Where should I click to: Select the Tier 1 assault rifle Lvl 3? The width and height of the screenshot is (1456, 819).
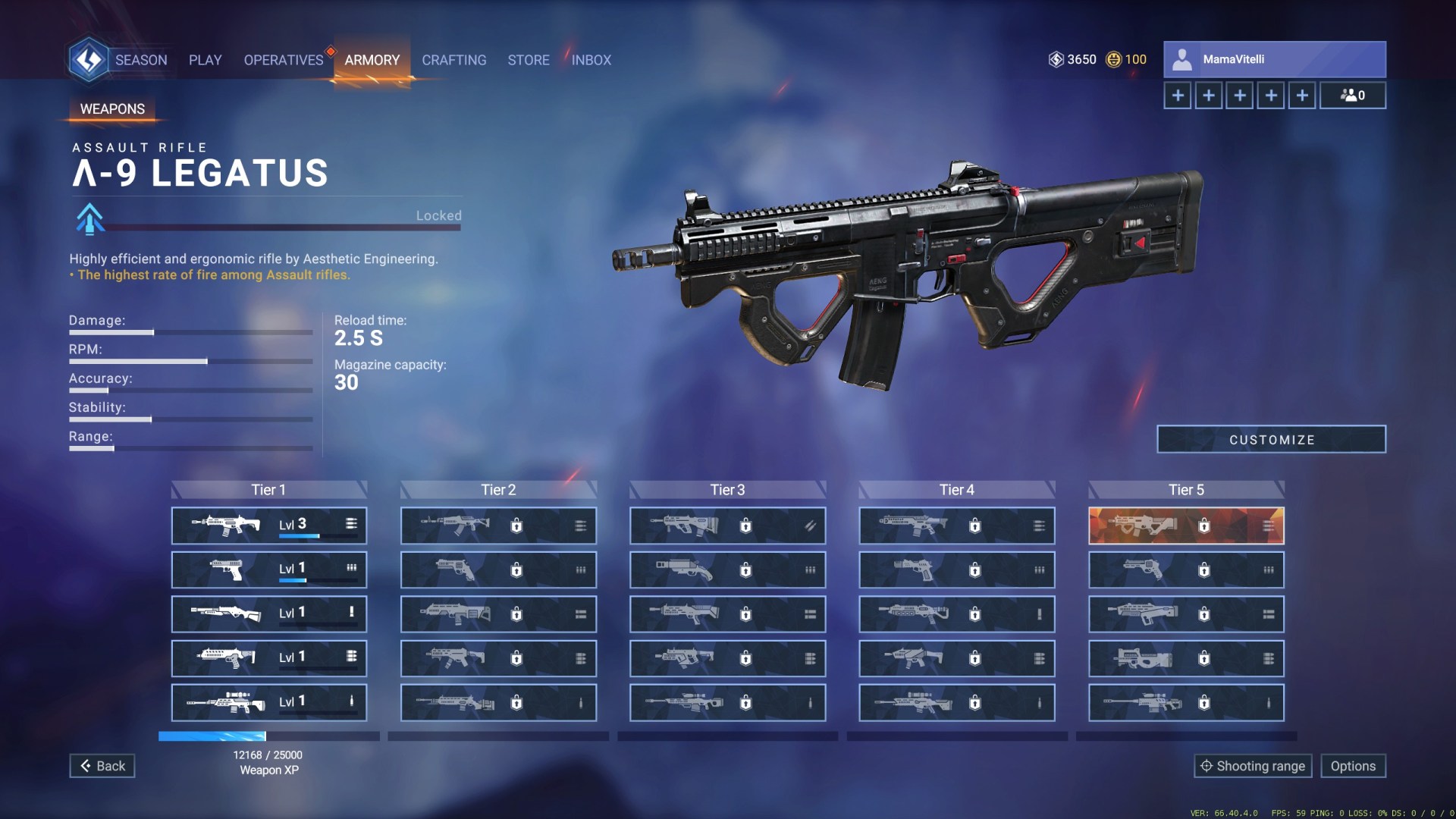[269, 525]
